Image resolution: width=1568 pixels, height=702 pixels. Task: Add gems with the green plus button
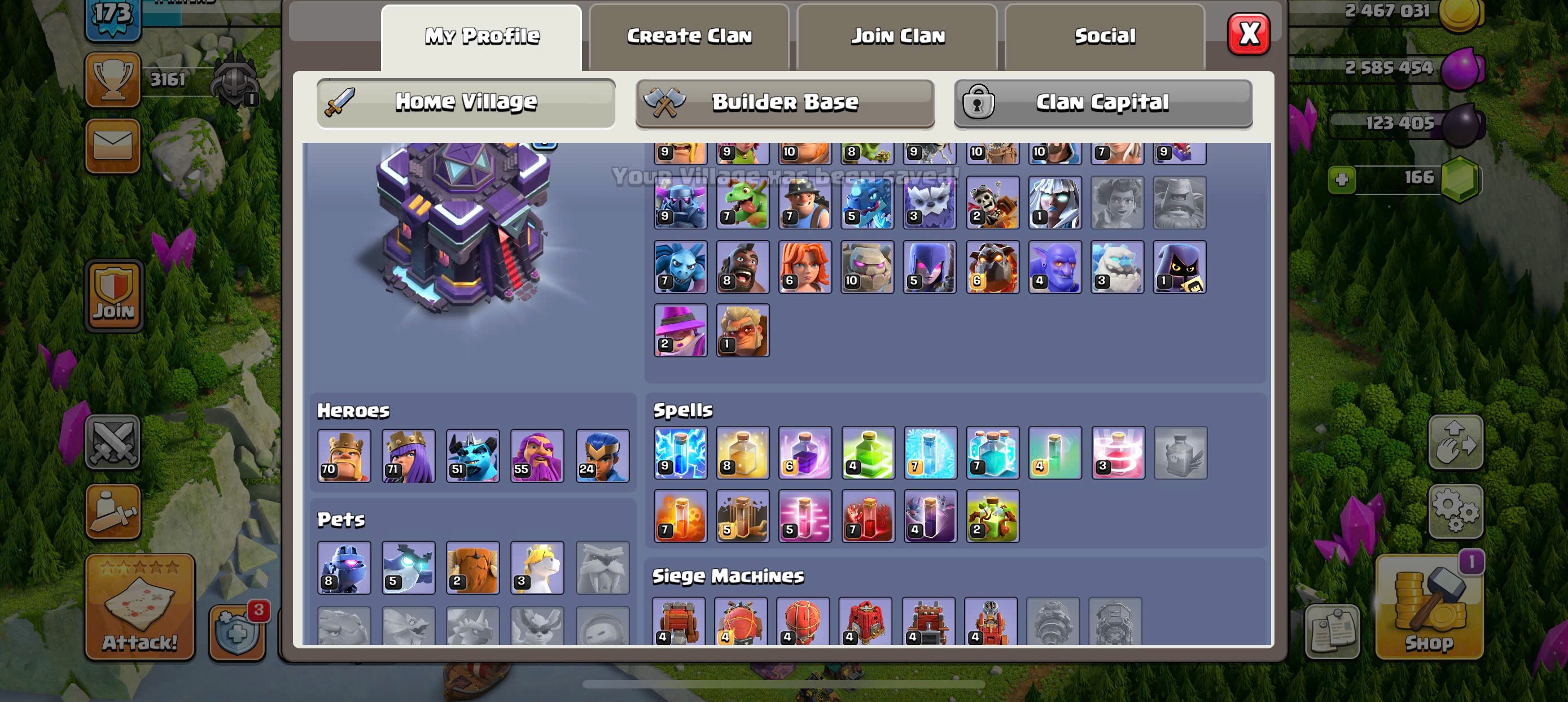[1342, 180]
